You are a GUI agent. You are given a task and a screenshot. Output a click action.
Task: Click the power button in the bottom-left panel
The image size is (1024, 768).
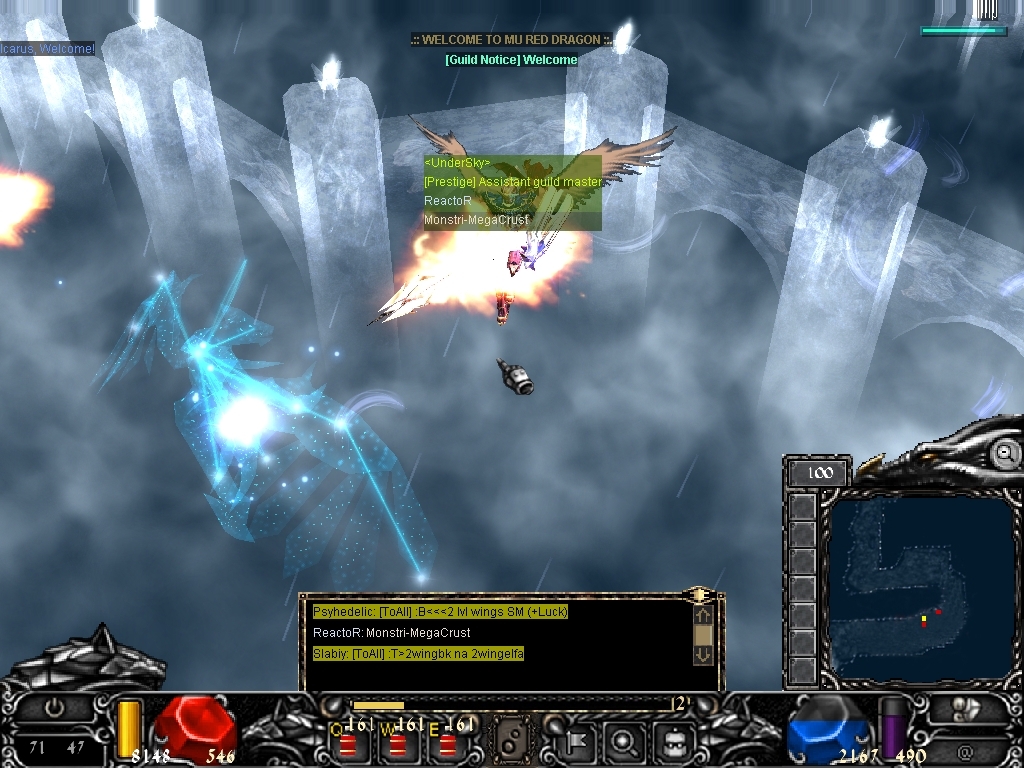54,707
